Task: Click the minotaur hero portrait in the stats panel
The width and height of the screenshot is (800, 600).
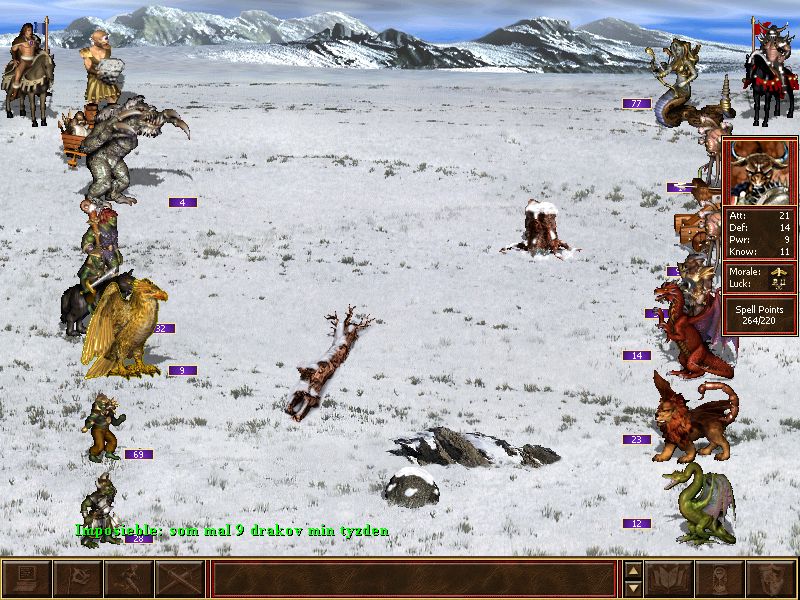Action: [760, 172]
